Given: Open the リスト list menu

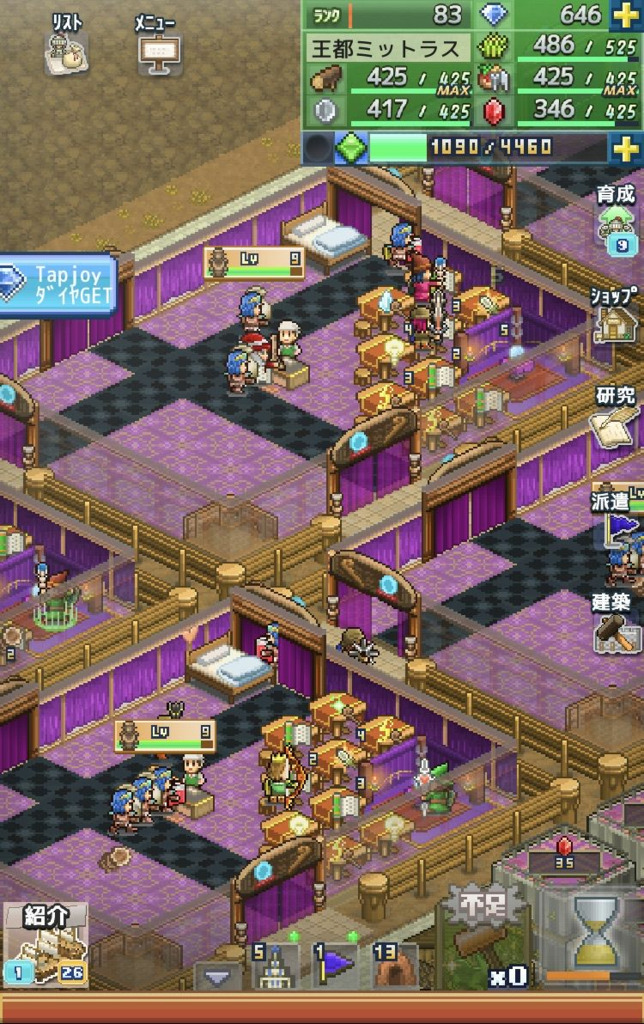Looking at the screenshot, I should pyautogui.click(x=66, y=46).
